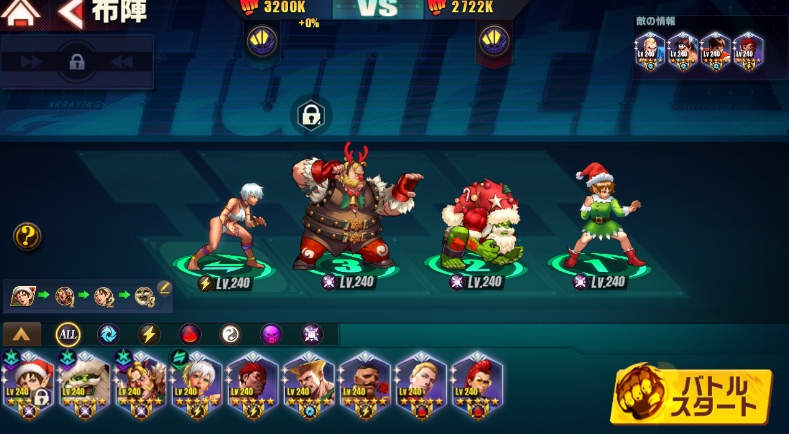Collapse the roster with the up-arrow tab
This screenshot has width=789, height=434.
pyautogui.click(x=22, y=334)
